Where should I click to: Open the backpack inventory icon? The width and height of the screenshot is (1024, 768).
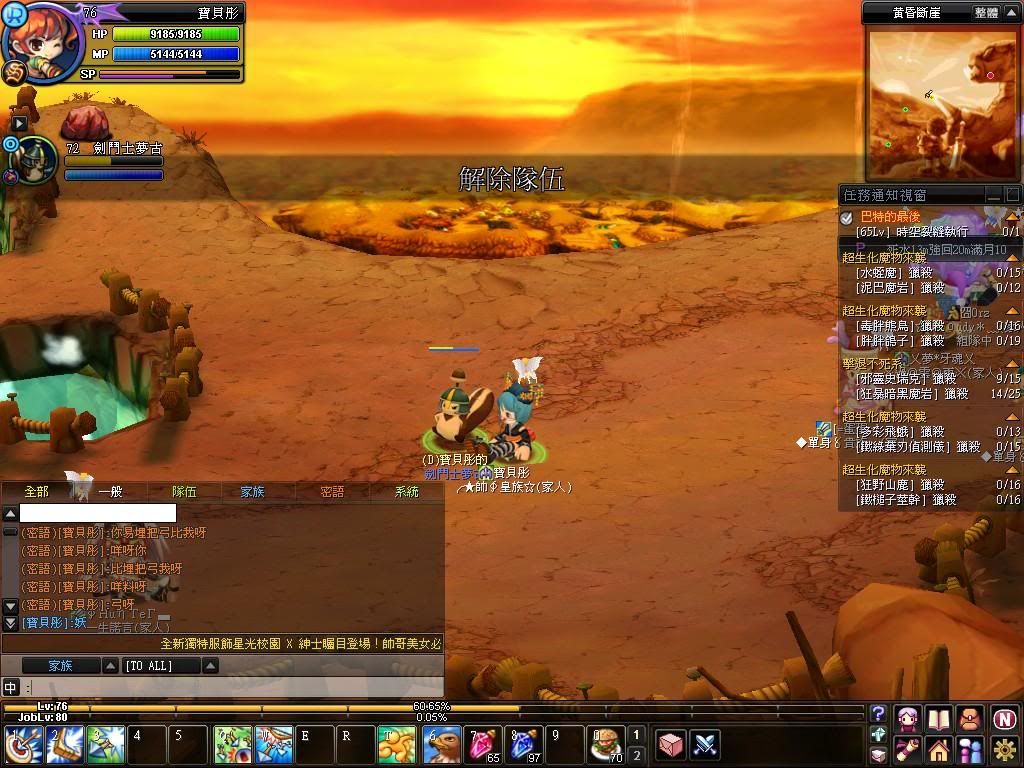pyautogui.click(x=969, y=718)
